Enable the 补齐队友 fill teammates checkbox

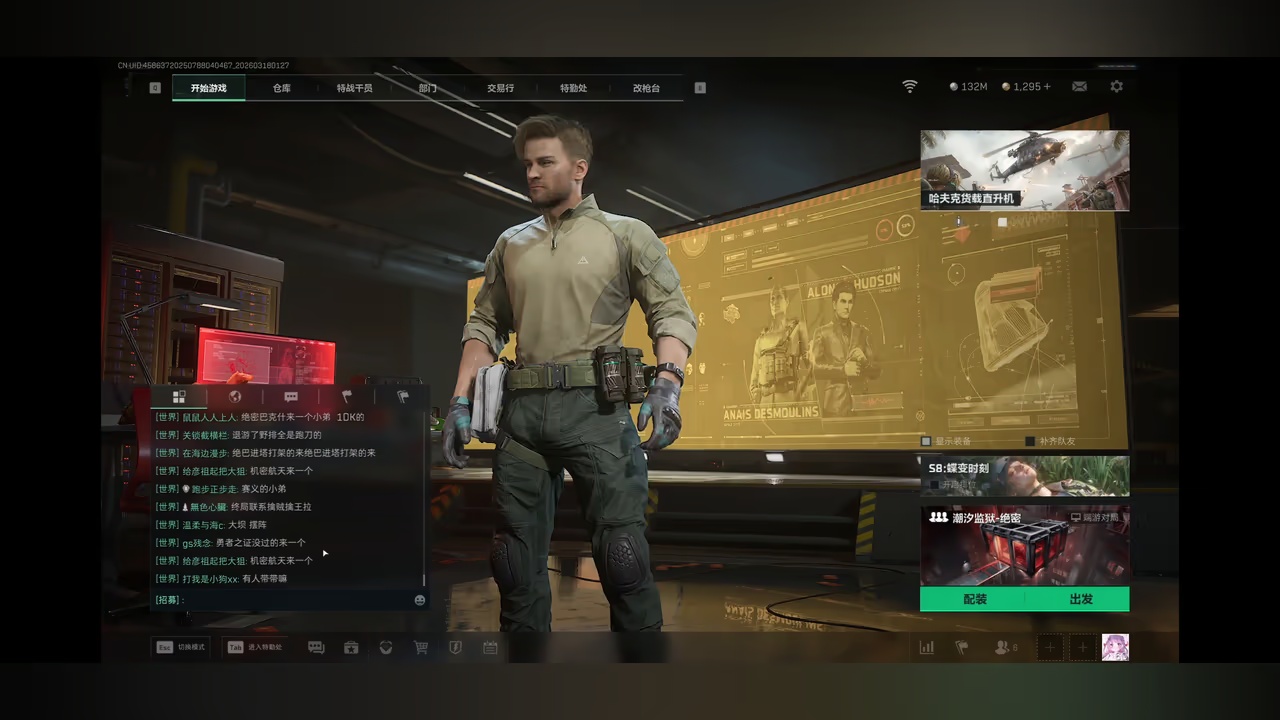pyautogui.click(x=1030, y=441)
